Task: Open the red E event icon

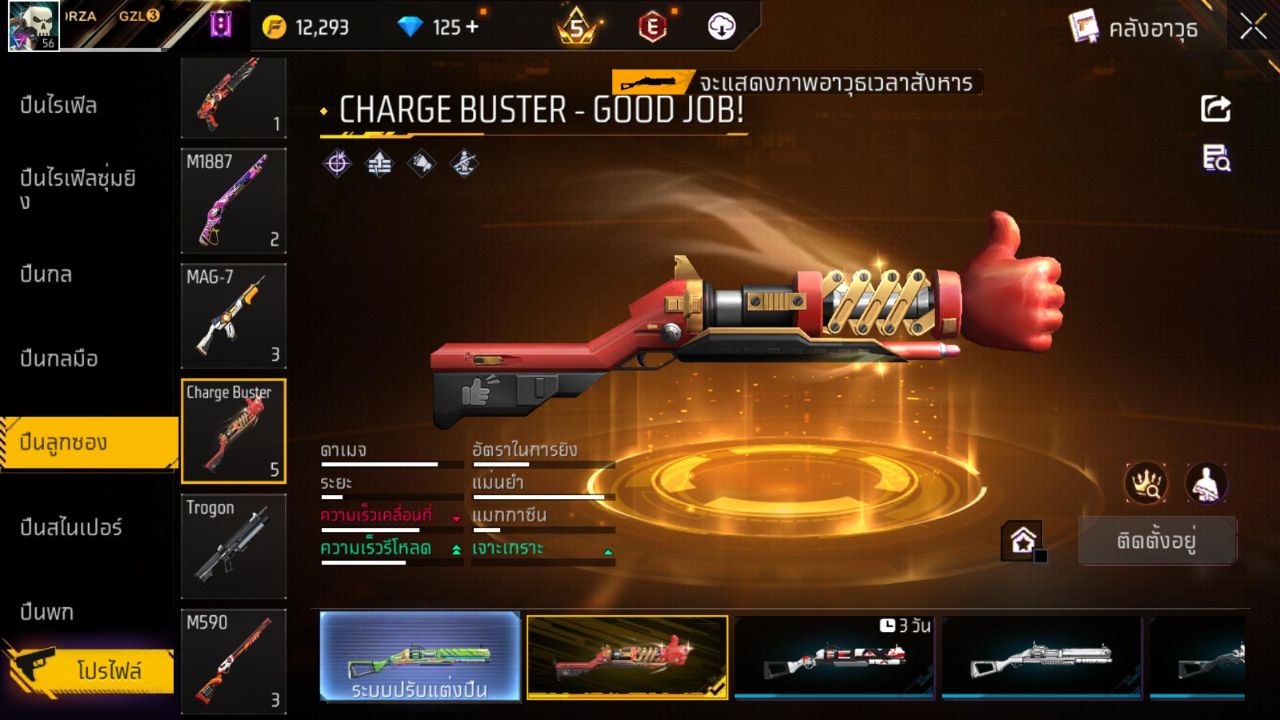Action: (x=653, y=27)
